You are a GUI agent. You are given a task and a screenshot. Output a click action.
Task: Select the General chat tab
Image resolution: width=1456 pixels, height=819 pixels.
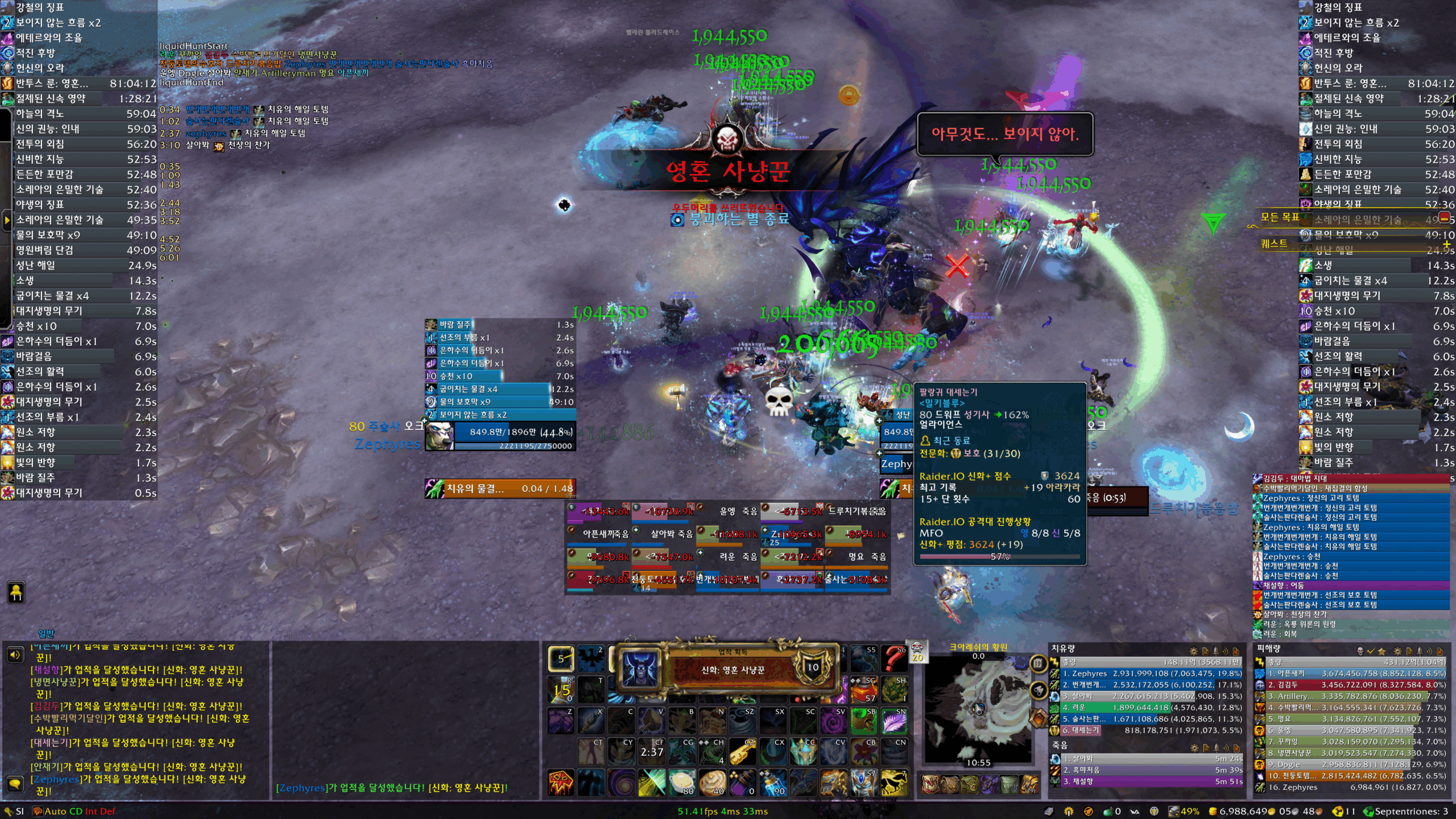[46, 634]
